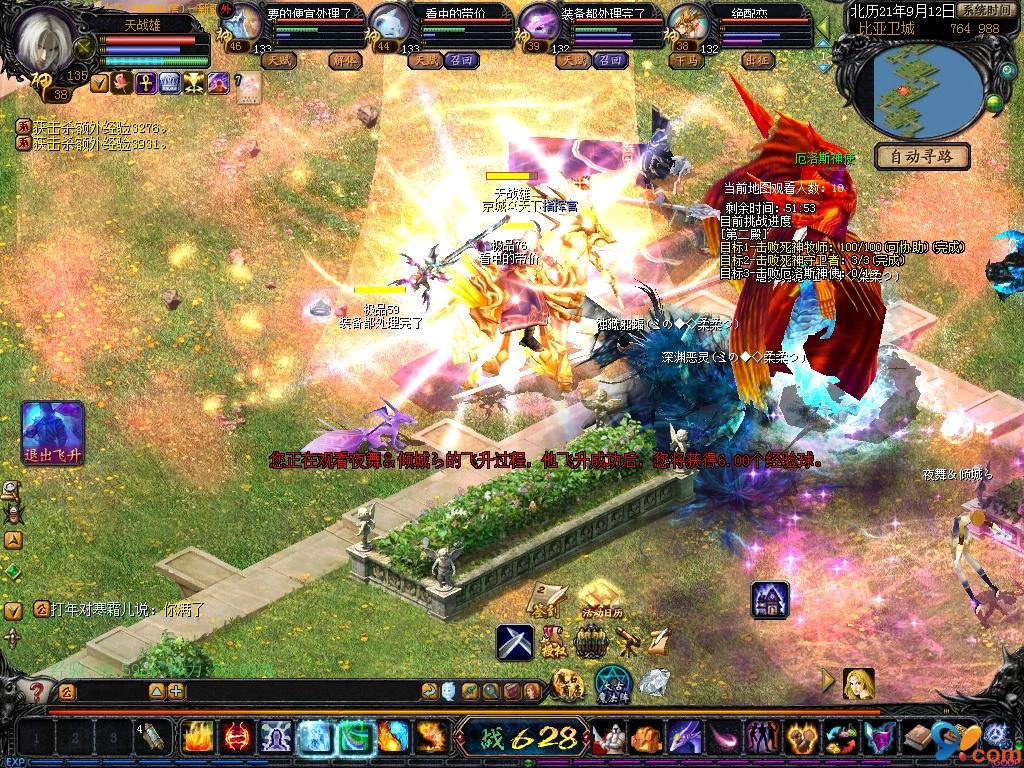Click the 解体 button under the first pet
The width and height of the screenshot is (1024, 768).
click(x=345, y=60)
